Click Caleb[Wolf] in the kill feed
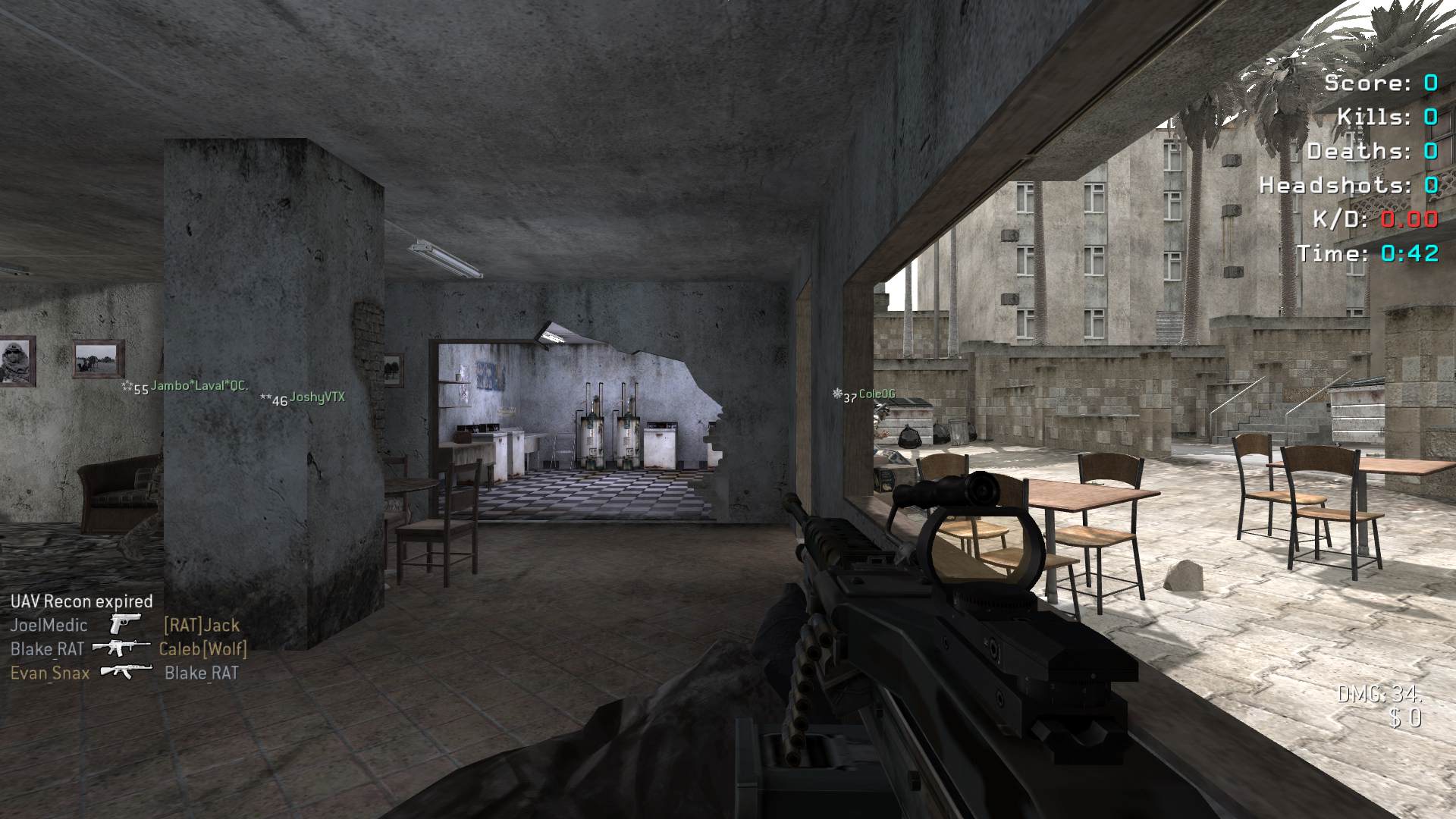 click(202, 649)
